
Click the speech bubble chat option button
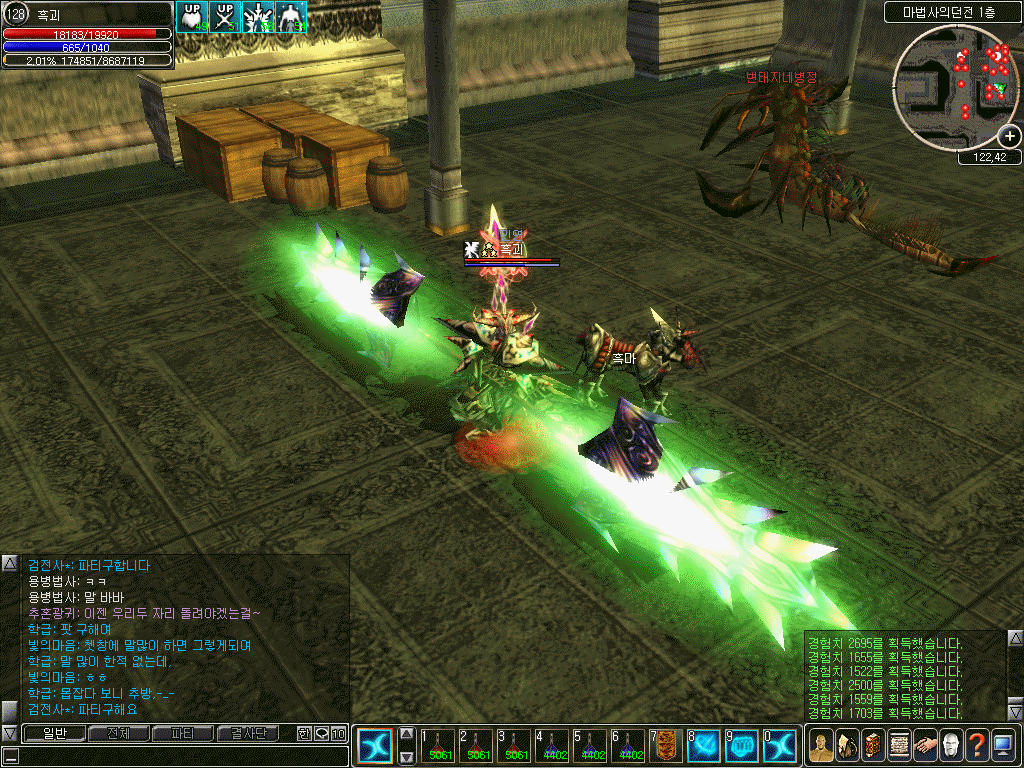point(321,734)
